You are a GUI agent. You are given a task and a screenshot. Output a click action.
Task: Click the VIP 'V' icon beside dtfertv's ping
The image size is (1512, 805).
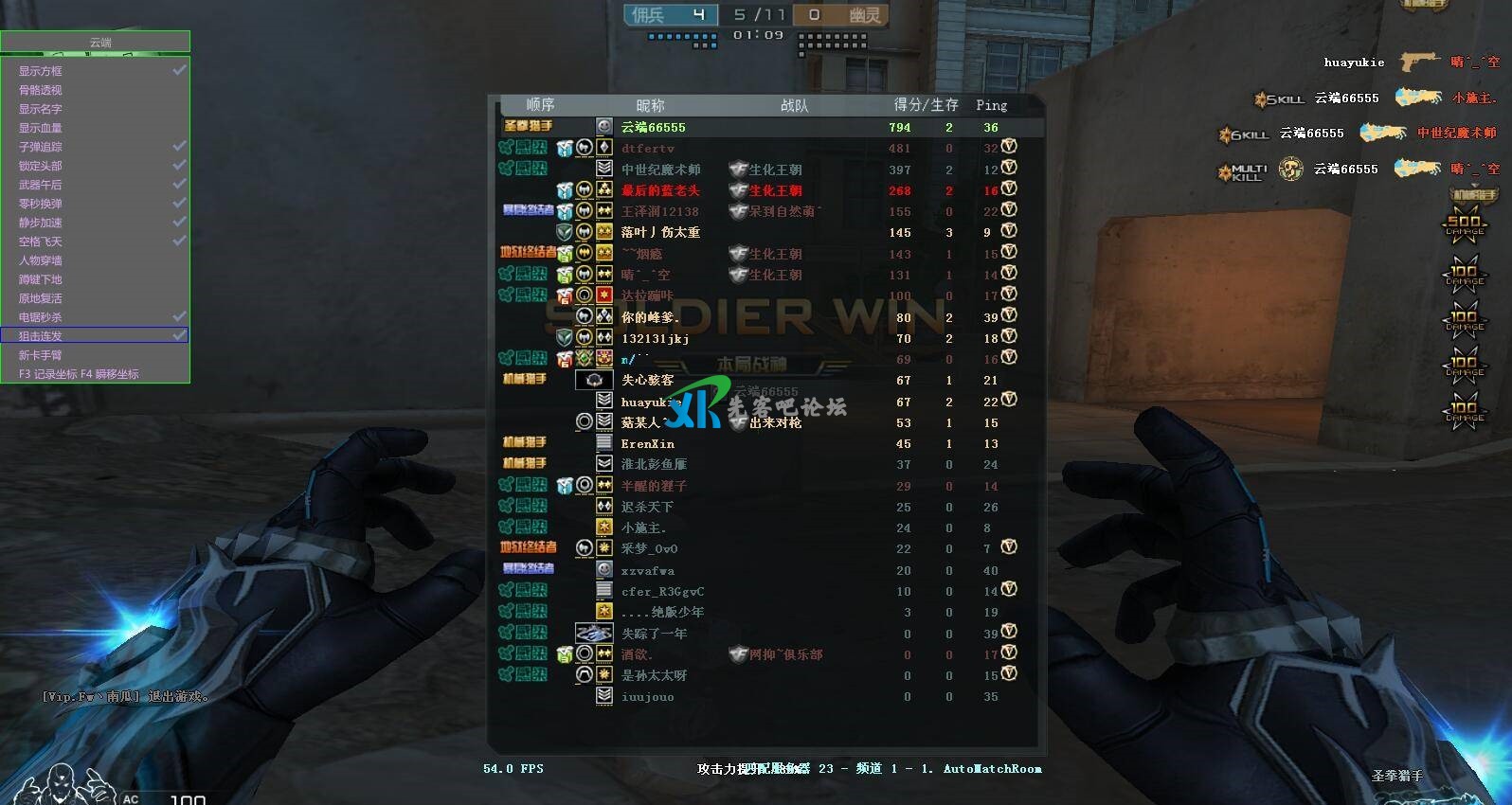(x=1010, y=148)
